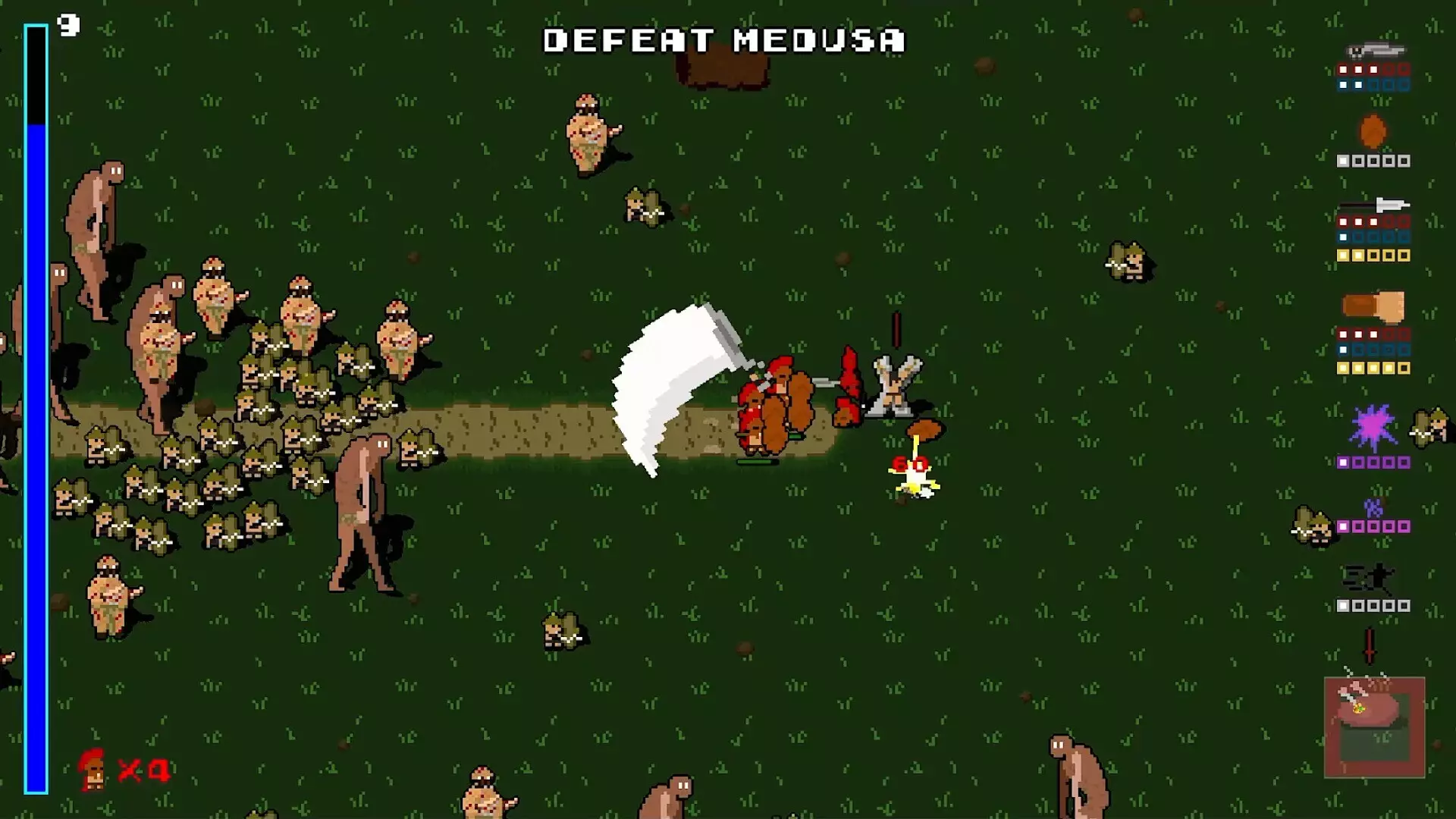Select the black running figure icon
1456x819 pixels.
(1370, 579)
